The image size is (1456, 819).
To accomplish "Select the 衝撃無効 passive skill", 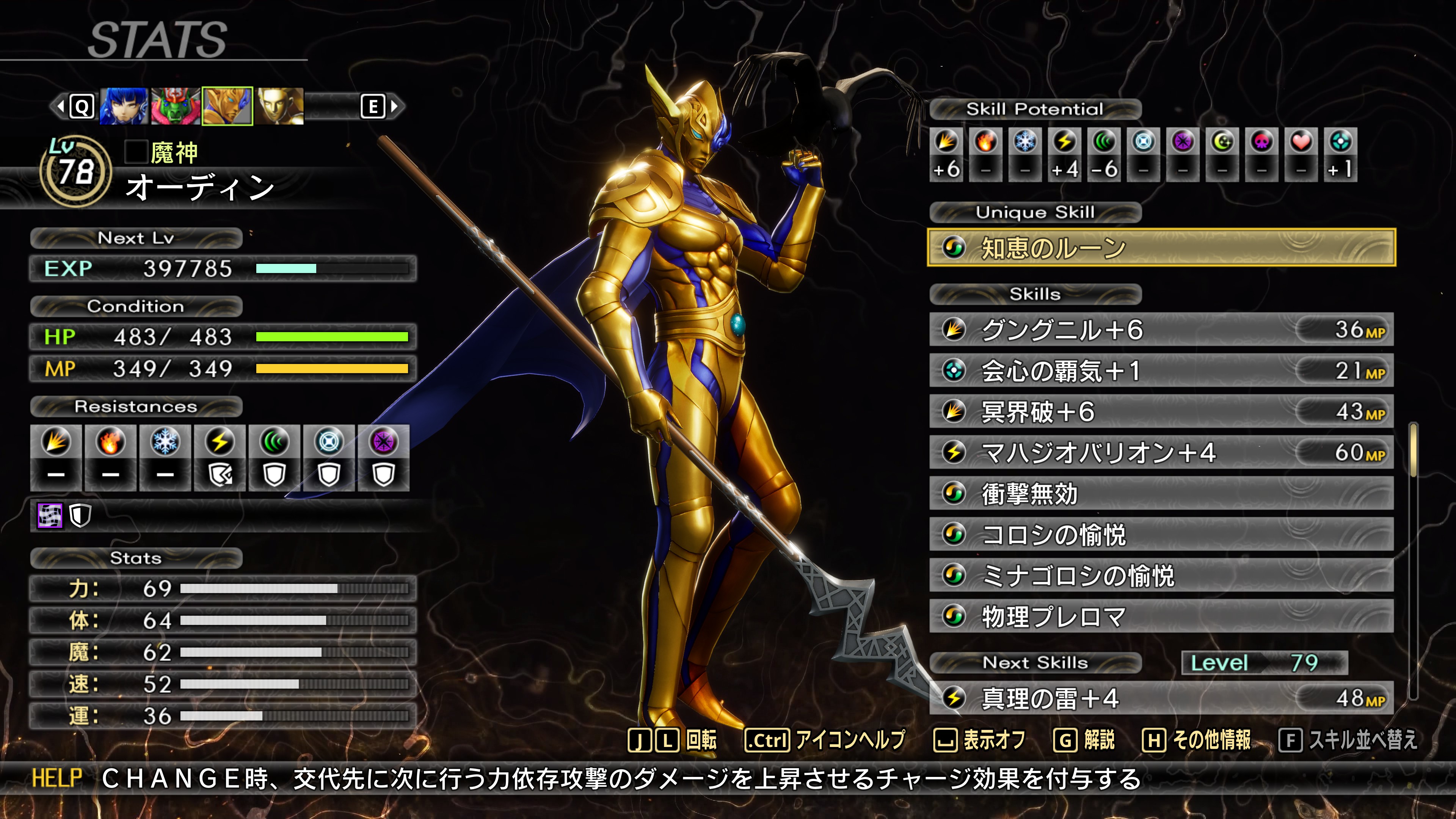I will coord(1161,493).
